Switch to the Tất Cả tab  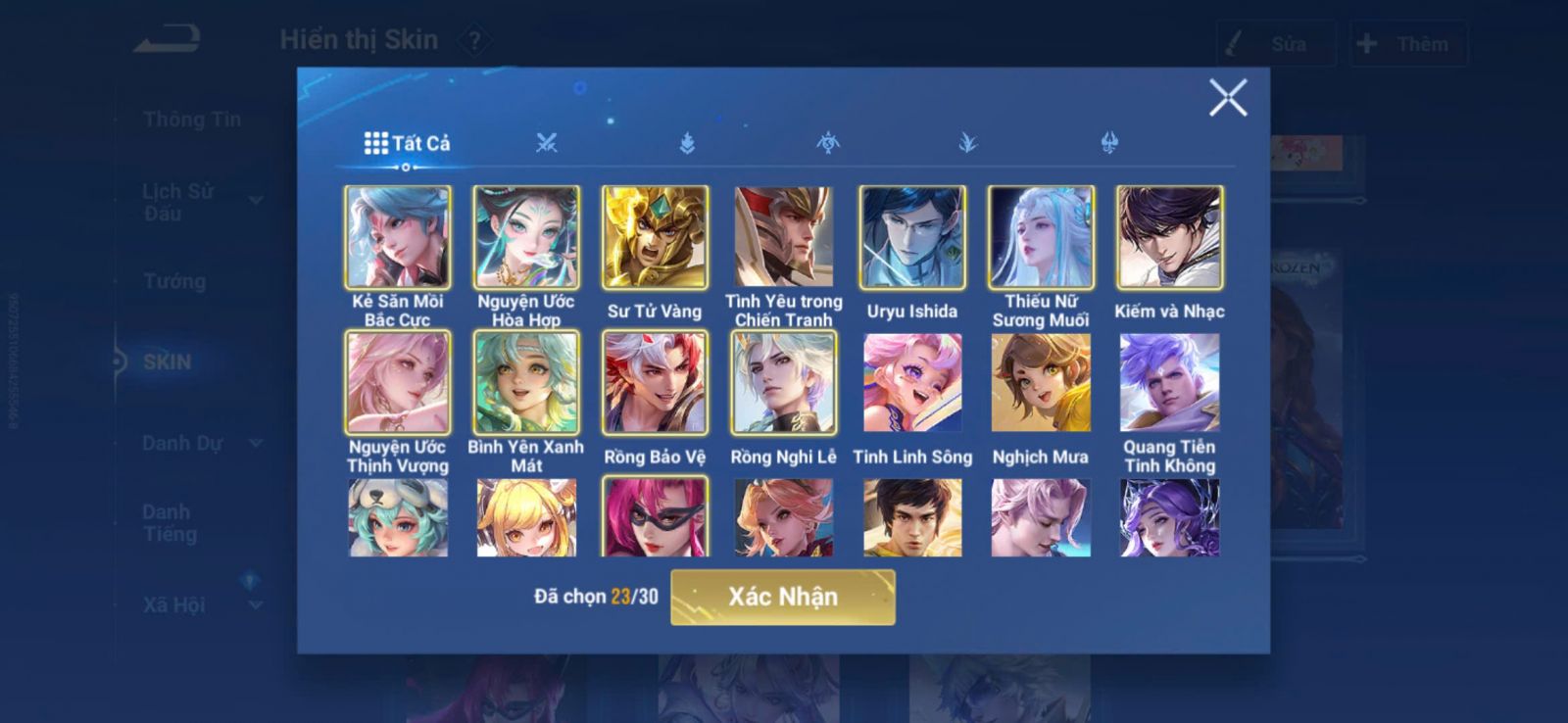(x=407, y=144)
